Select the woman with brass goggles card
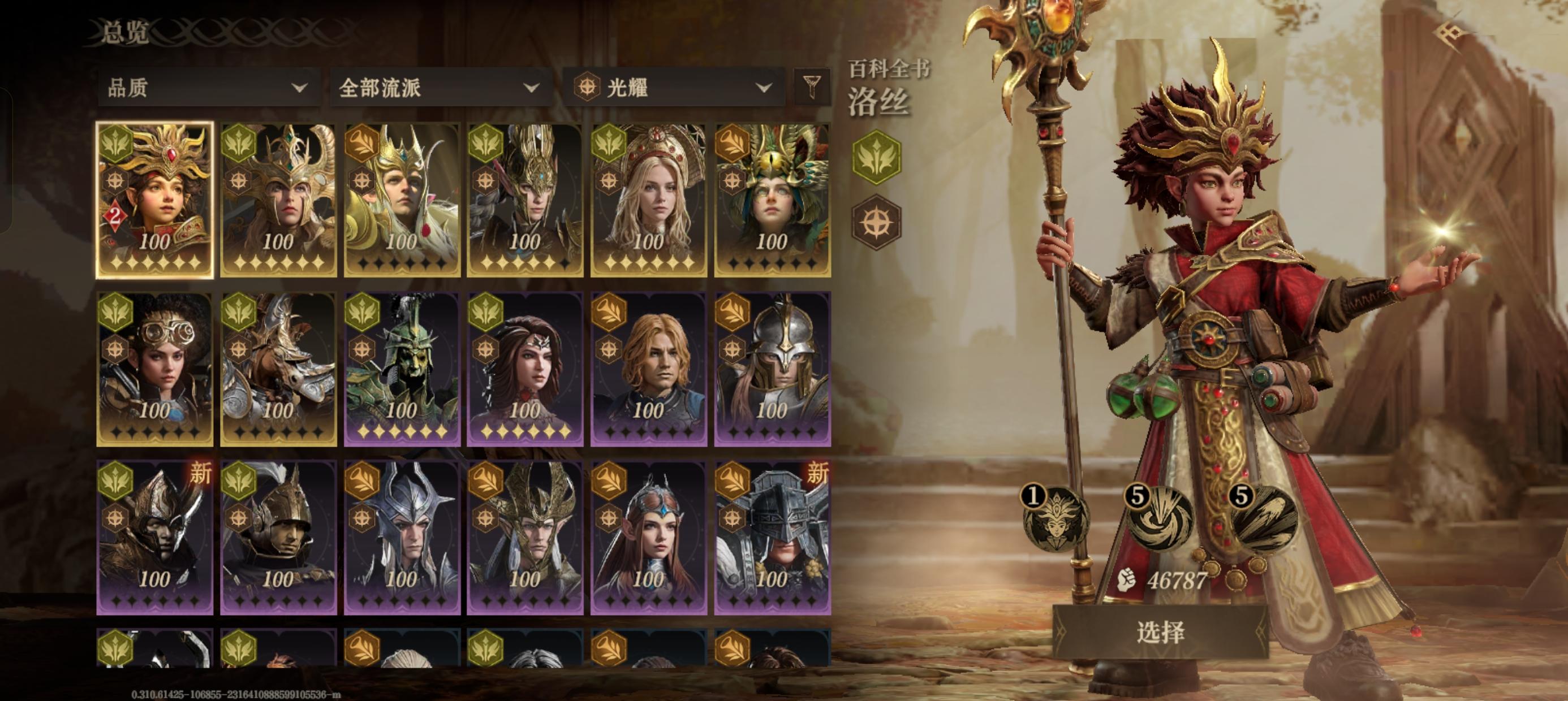The height and width of the screenshot is (701, 1568). click(x=154, y=369)
